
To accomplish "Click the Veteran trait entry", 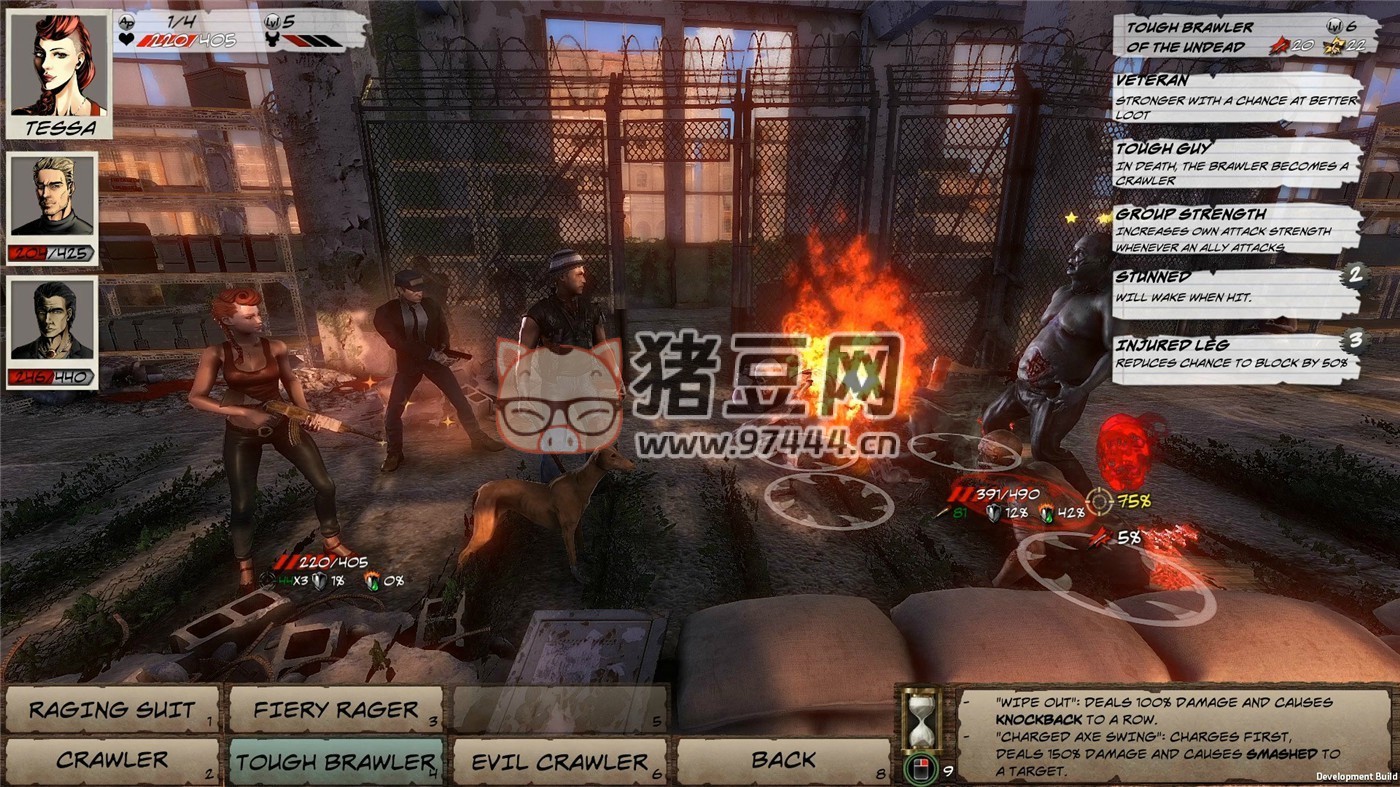I will 1238,98.
